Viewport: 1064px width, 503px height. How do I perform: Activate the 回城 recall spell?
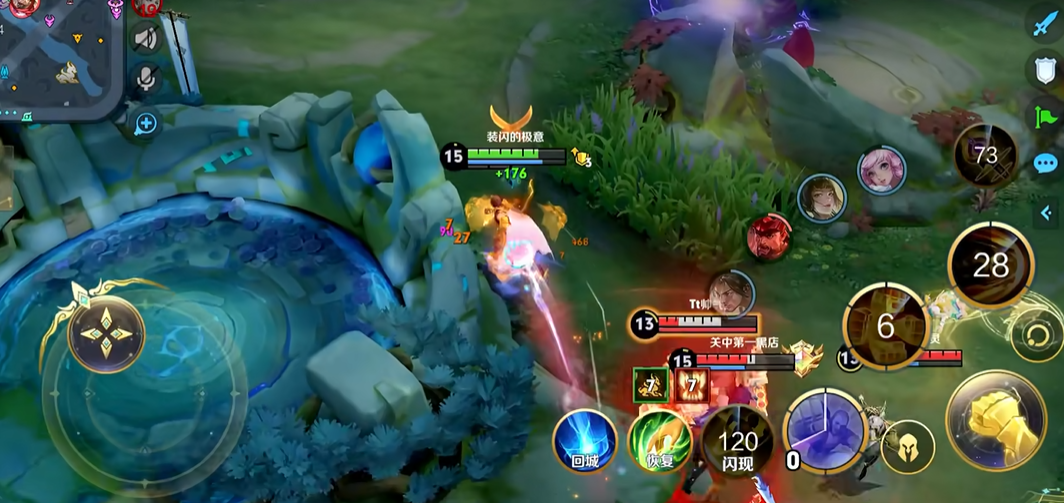tap(584, 440)
